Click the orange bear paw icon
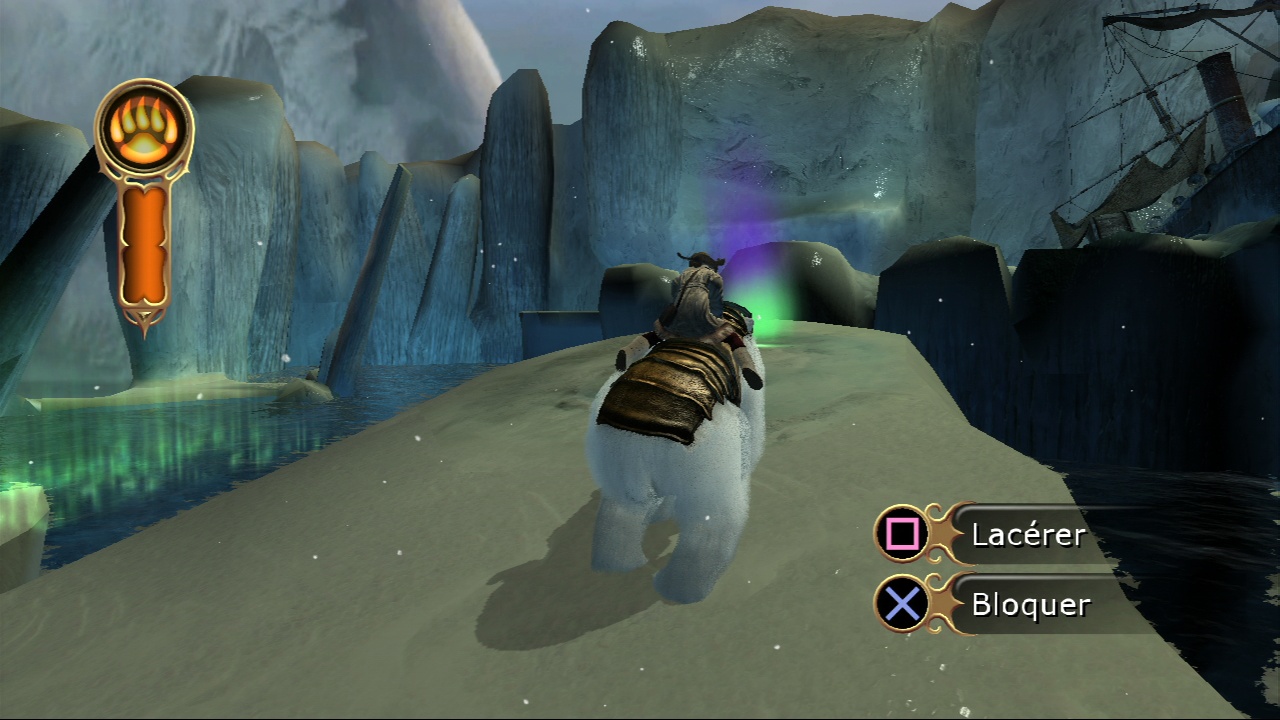Viewport: 1280px width, 720px height. [144, 127]
